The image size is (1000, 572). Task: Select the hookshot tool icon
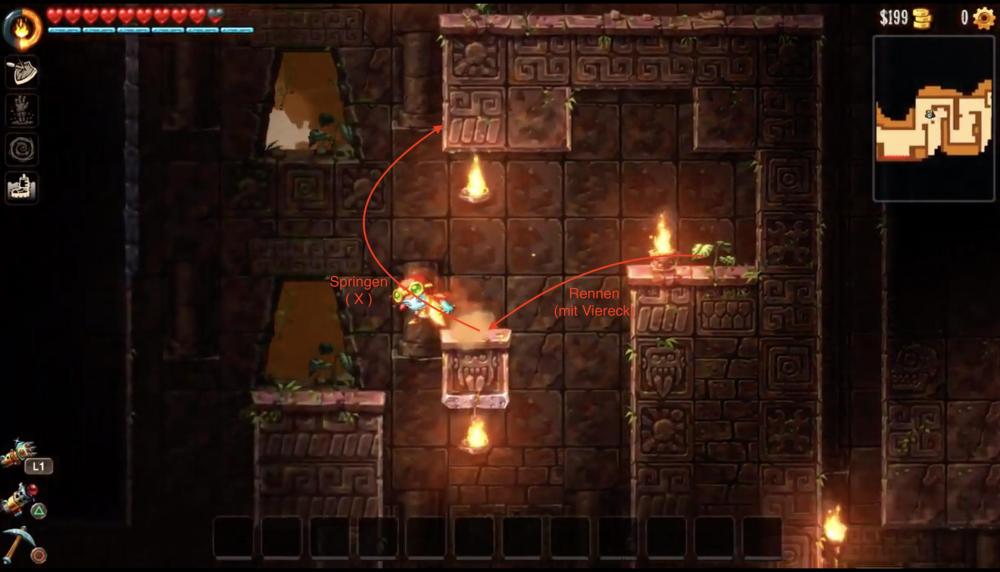pyautogui.click(x=18, y=455)
